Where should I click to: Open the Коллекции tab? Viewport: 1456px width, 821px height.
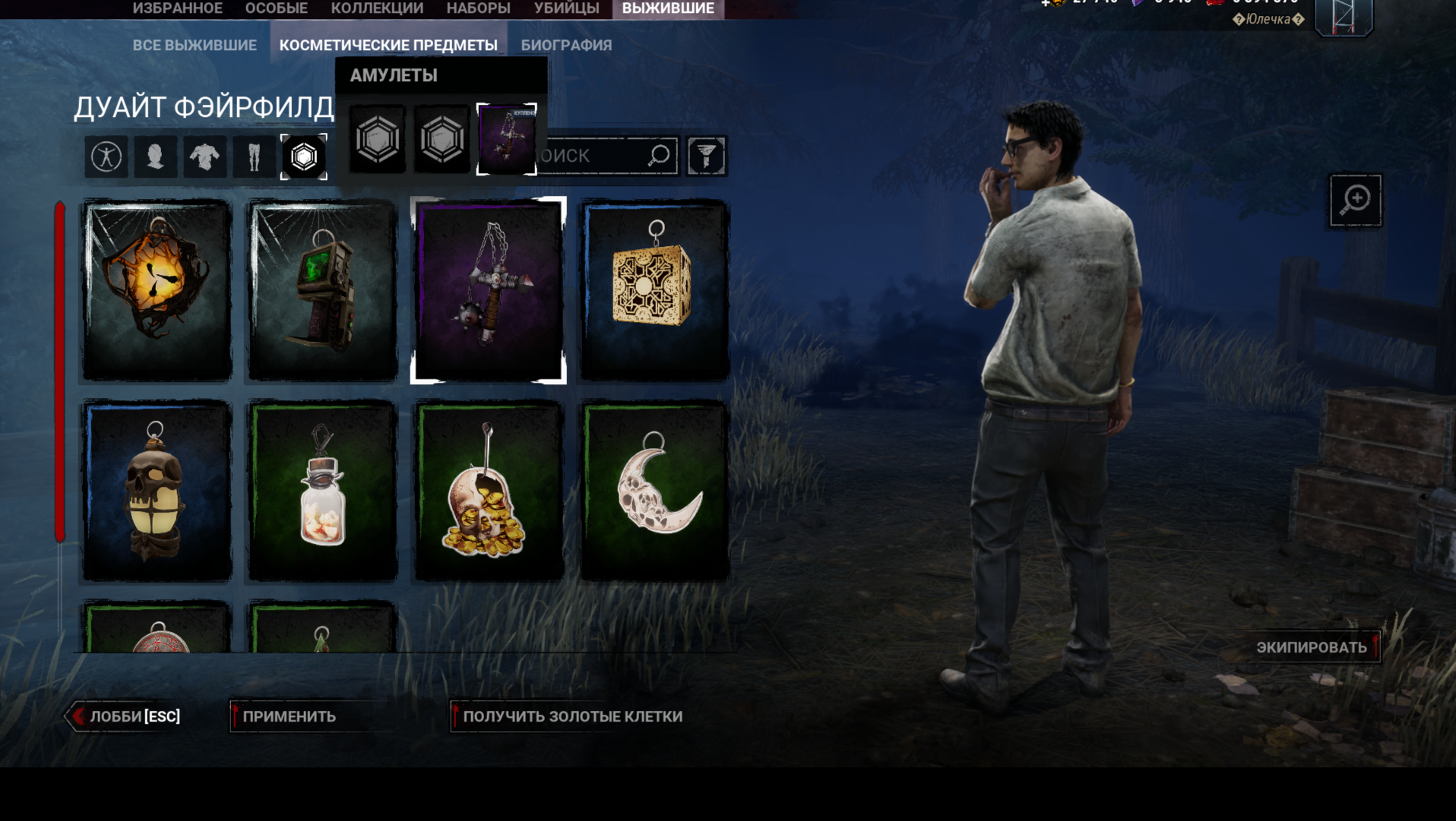click(x=377, y=8)
